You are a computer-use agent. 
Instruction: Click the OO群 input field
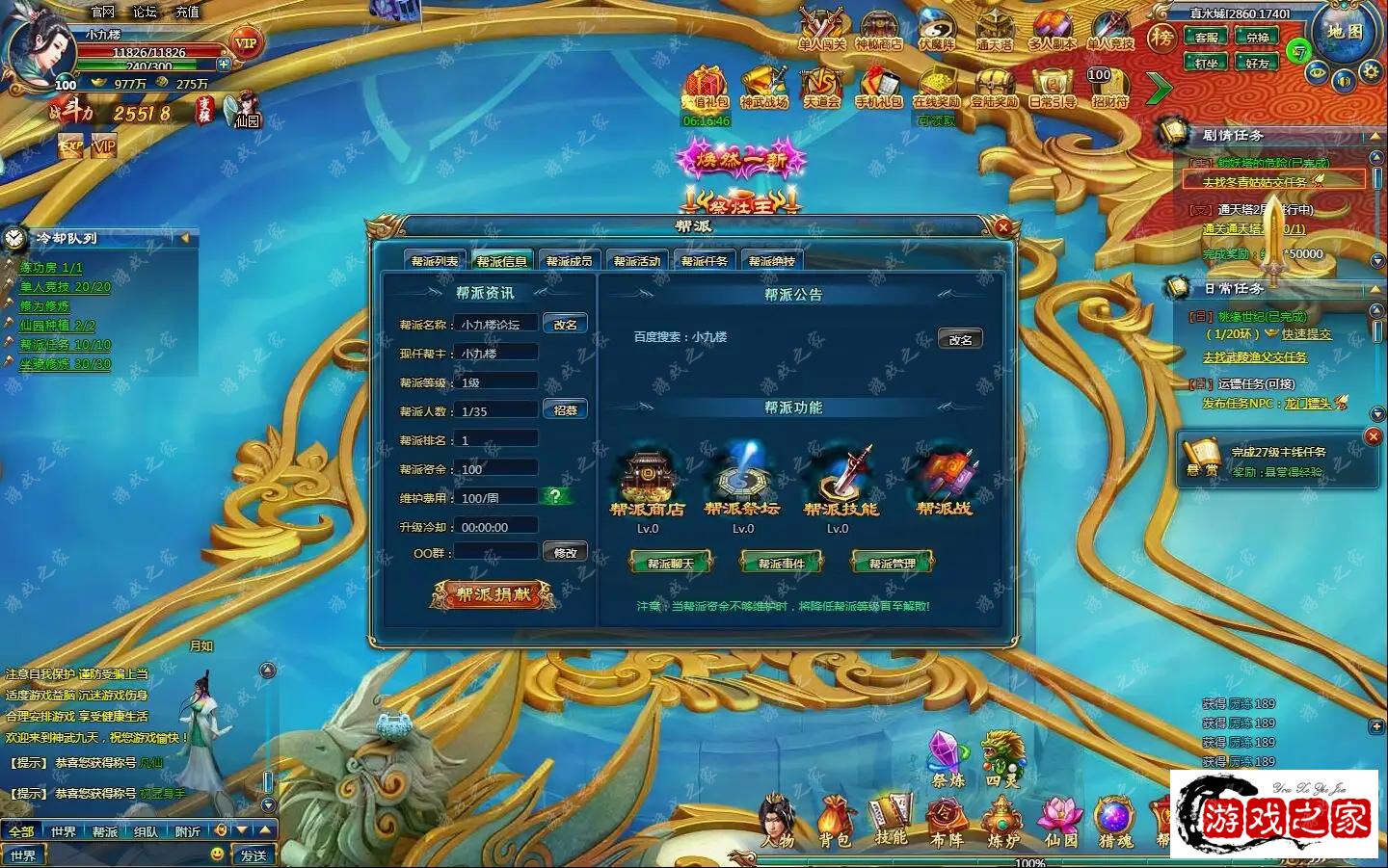[495, 550]
